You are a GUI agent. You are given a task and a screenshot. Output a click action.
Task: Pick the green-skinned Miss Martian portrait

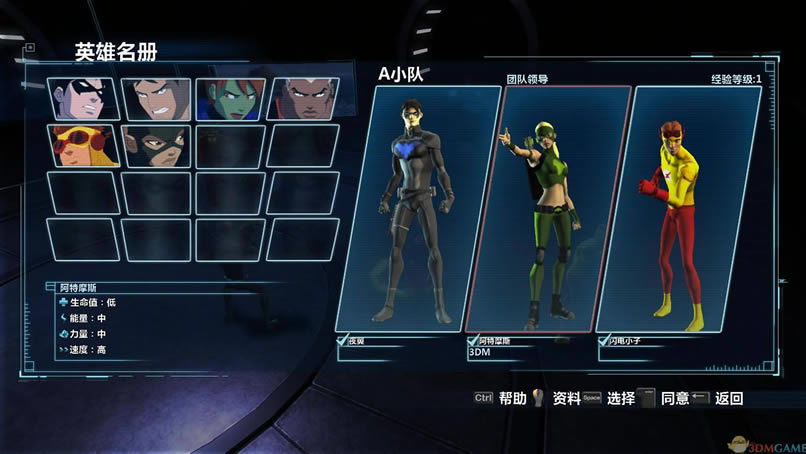[230, 99]
